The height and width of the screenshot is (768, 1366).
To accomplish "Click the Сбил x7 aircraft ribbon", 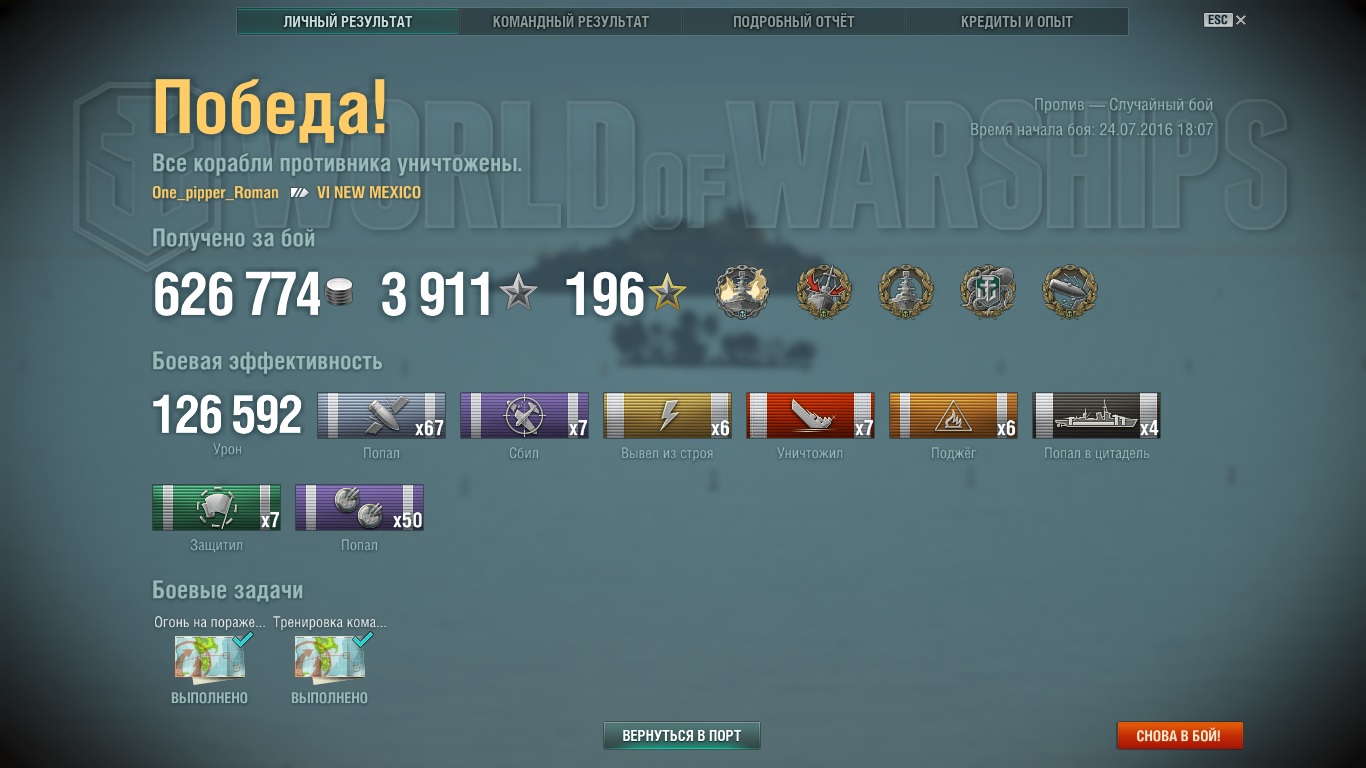I will click(524, 416).
